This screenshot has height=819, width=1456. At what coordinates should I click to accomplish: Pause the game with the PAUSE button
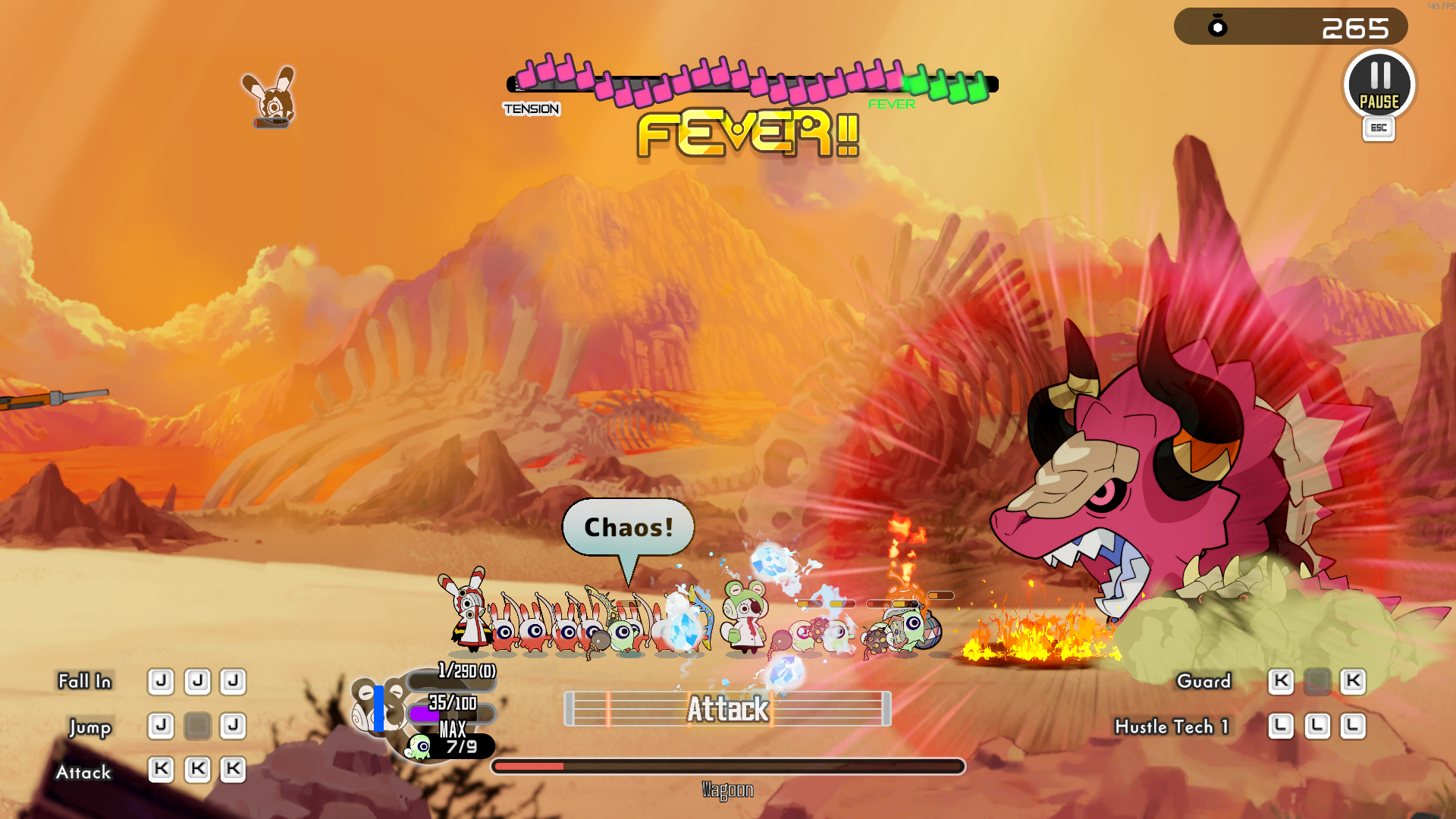pyautogui.click(x=1379, y=85)
